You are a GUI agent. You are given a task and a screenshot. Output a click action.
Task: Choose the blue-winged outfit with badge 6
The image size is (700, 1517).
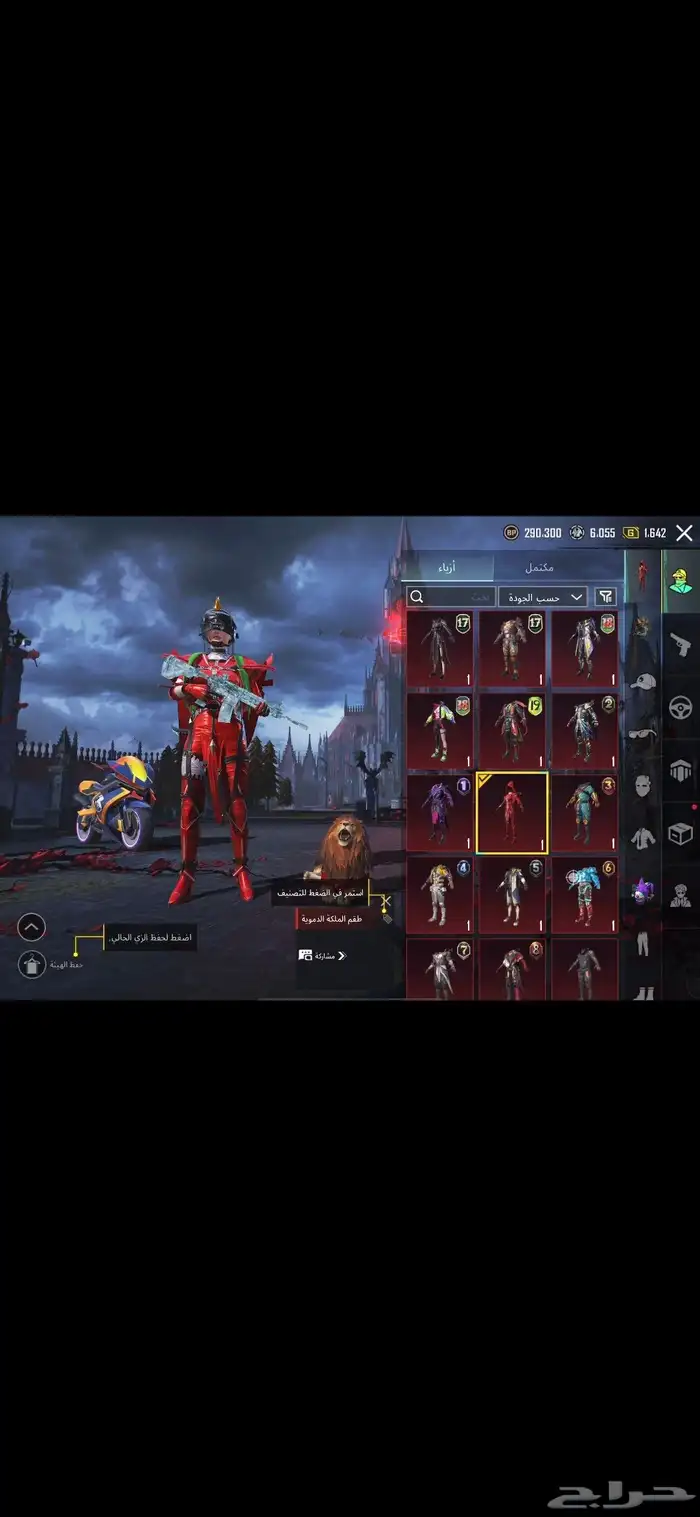584,895
